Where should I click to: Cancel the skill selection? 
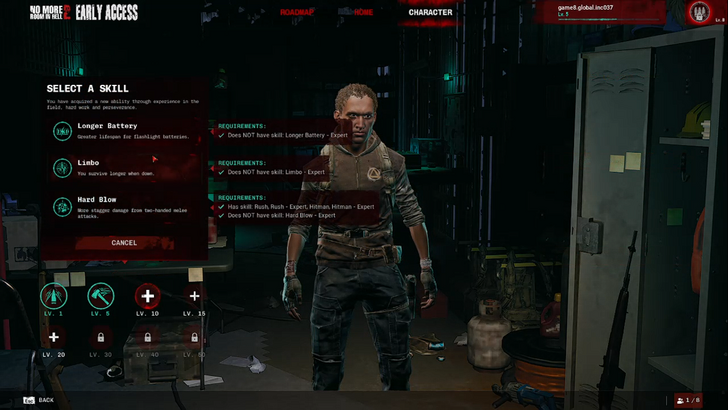coord(124,243)
